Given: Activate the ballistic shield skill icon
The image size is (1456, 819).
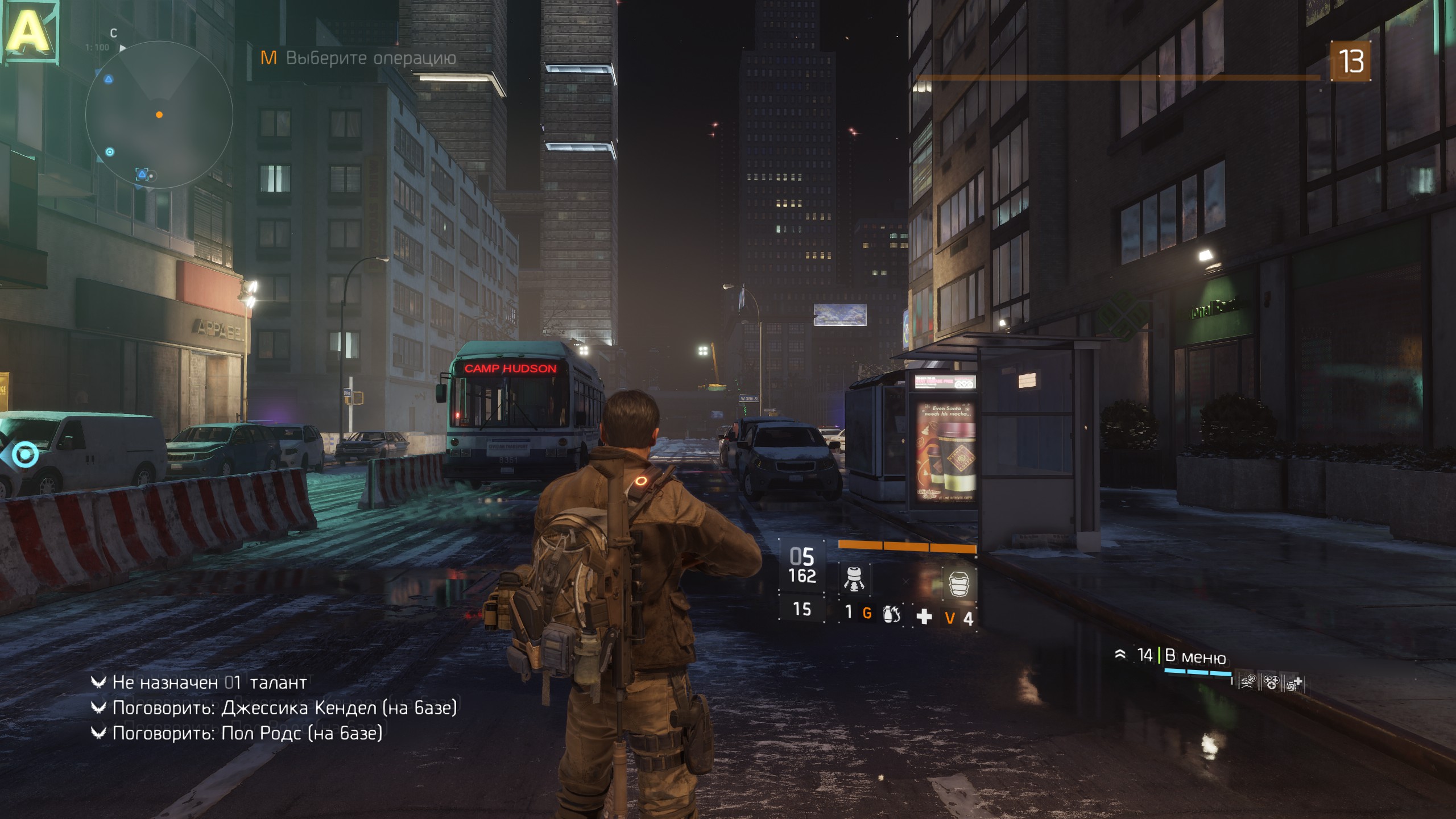Looking at the screenshot, I should coord(959,583).
